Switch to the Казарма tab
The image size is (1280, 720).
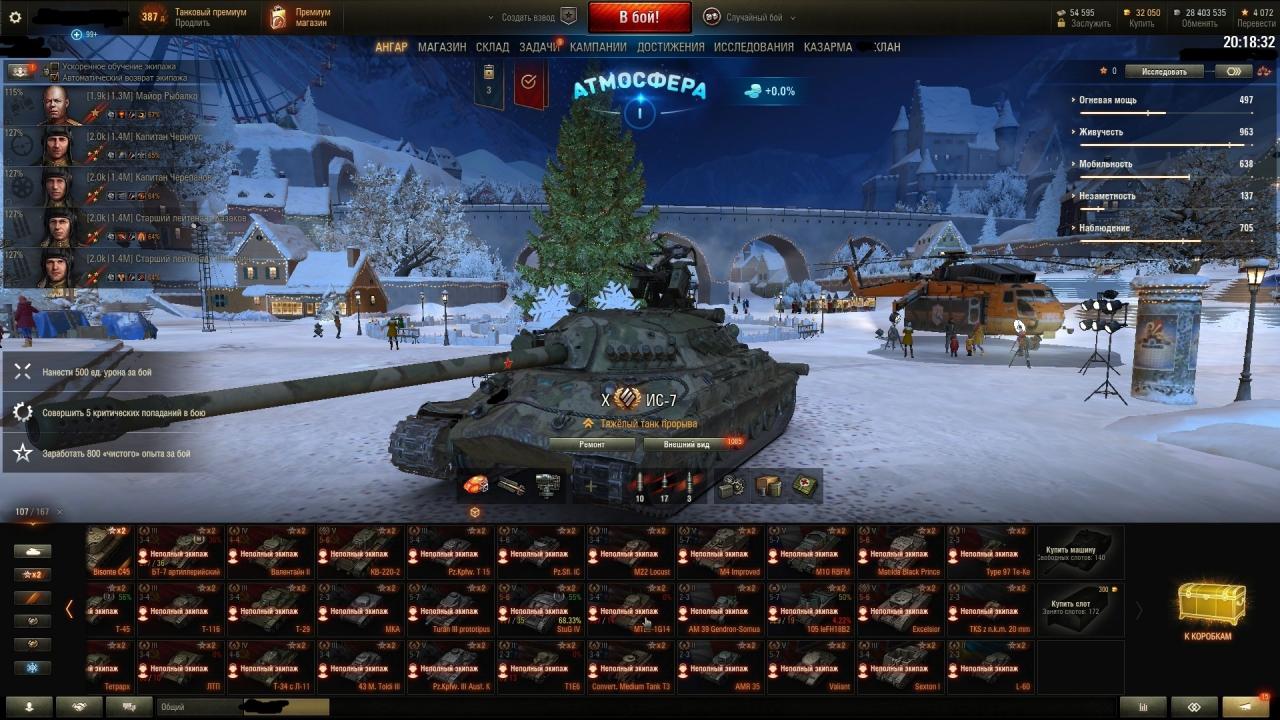[828, 47]
